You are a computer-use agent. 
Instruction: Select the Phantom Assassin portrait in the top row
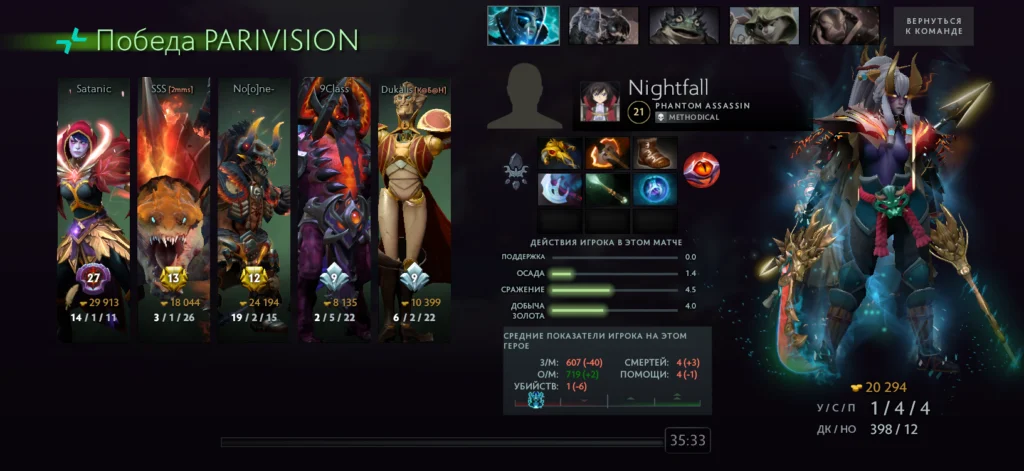pos(522,26)
